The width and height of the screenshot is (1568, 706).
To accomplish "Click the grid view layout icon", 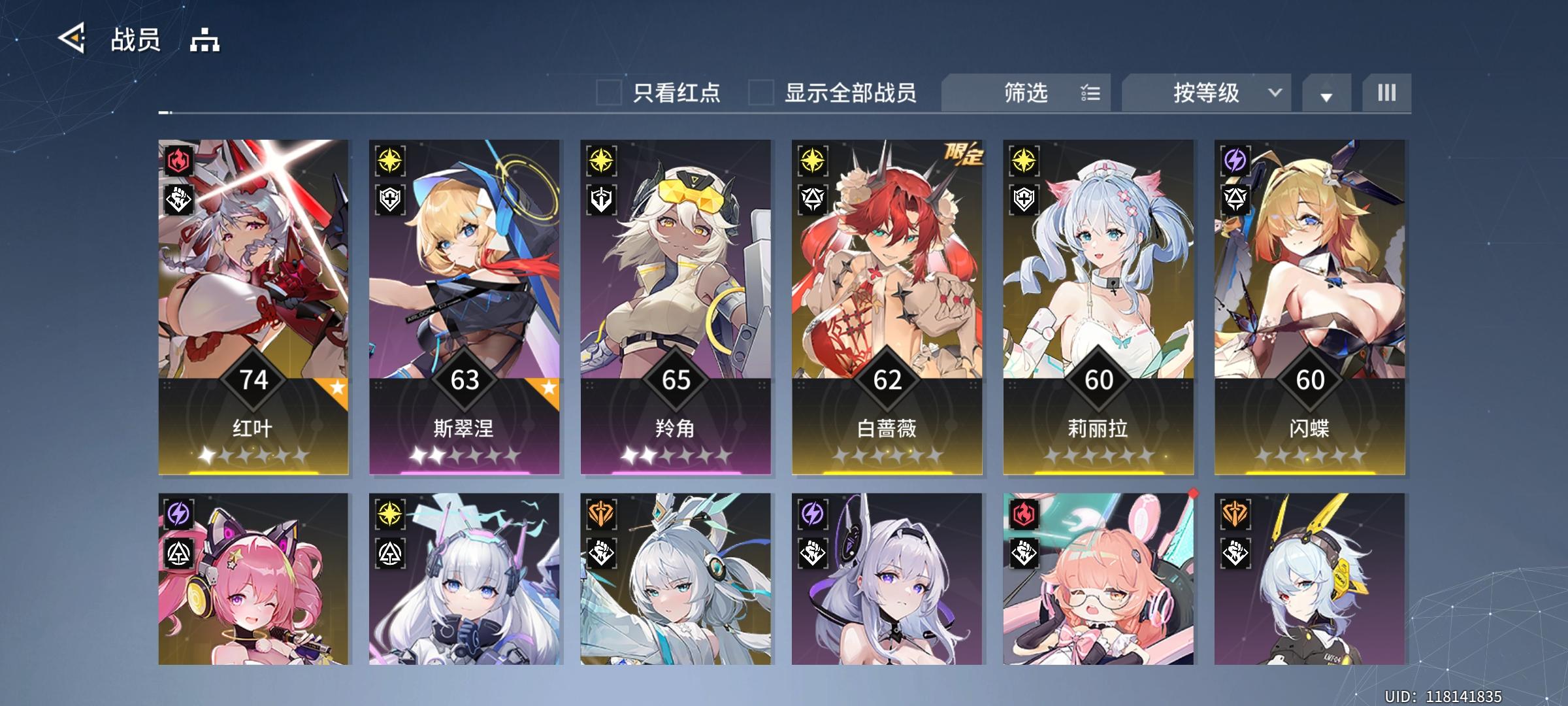I will tap(1386, 93).
